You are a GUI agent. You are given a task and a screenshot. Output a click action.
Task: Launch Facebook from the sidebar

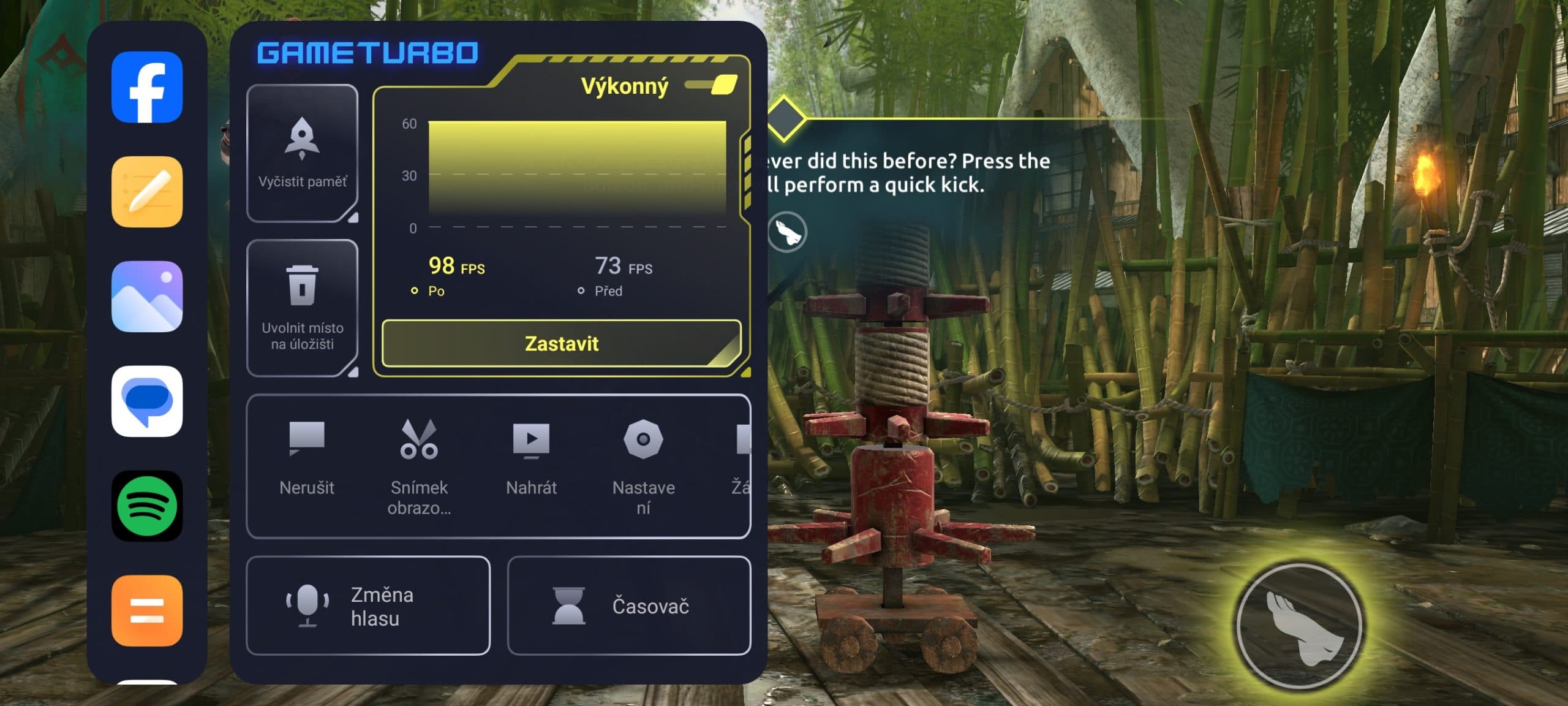tap(147, 87)
